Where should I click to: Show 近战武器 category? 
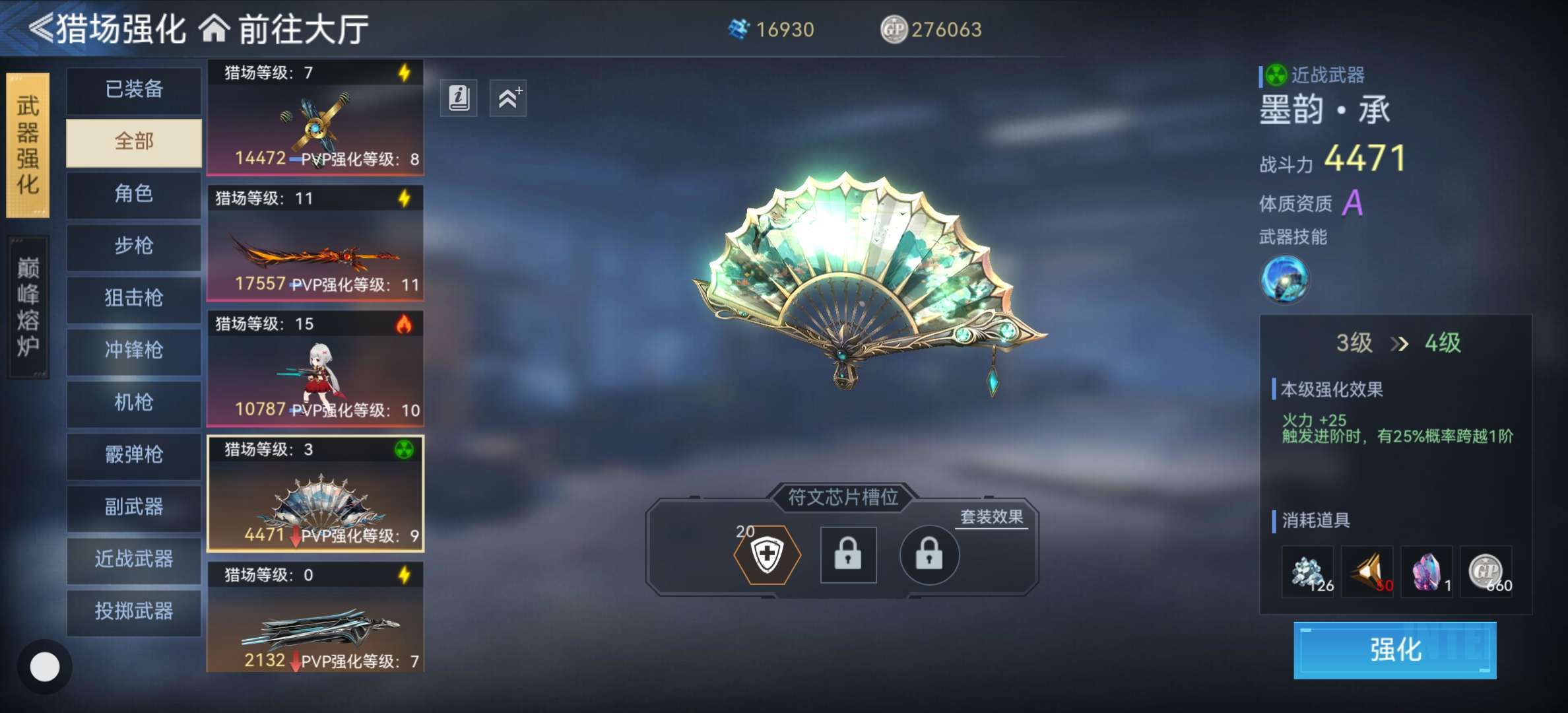134,559
